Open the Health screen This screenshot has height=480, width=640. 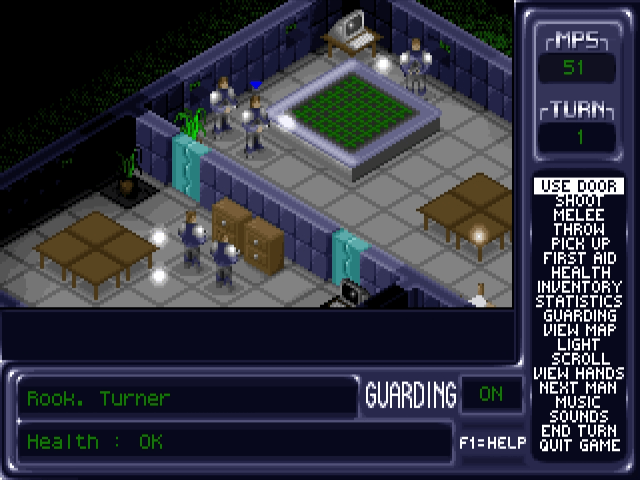(x=579, y=272)
